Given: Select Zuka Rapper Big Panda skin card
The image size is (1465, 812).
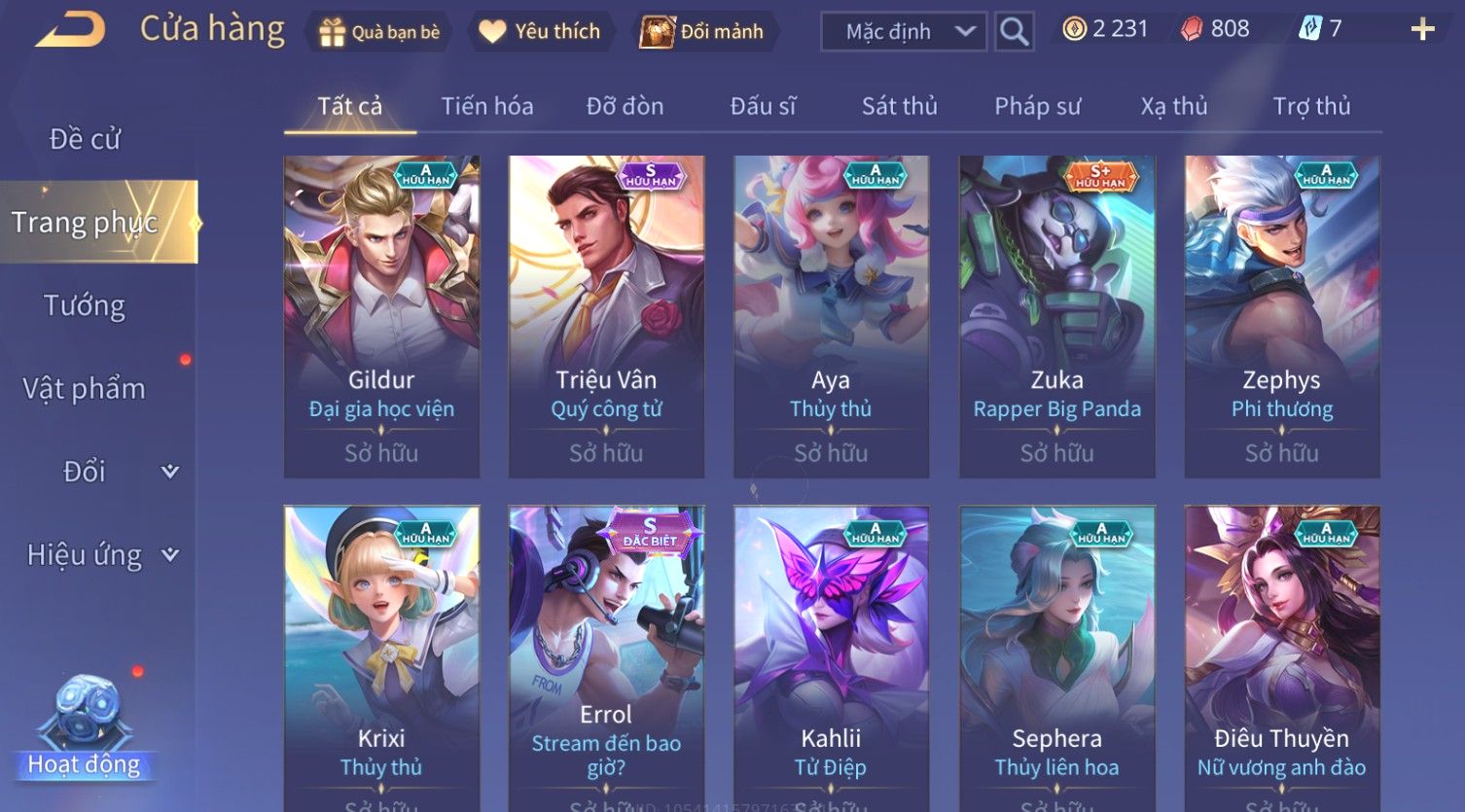Looking at the screenshot, I should click(x=1056, y=316).
